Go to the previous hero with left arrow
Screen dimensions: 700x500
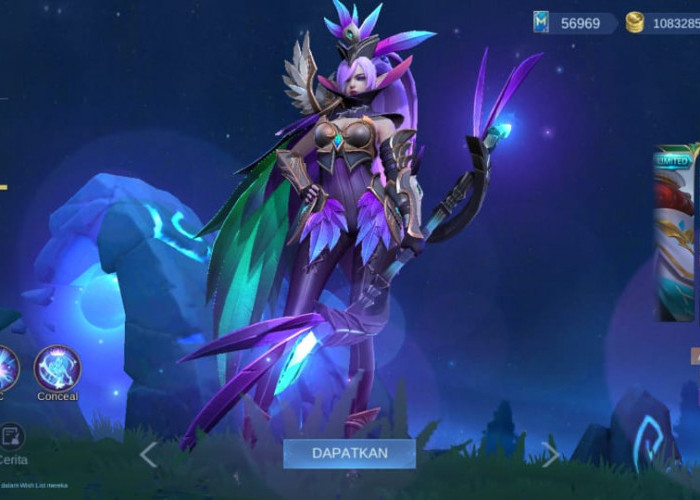(149, 455)
